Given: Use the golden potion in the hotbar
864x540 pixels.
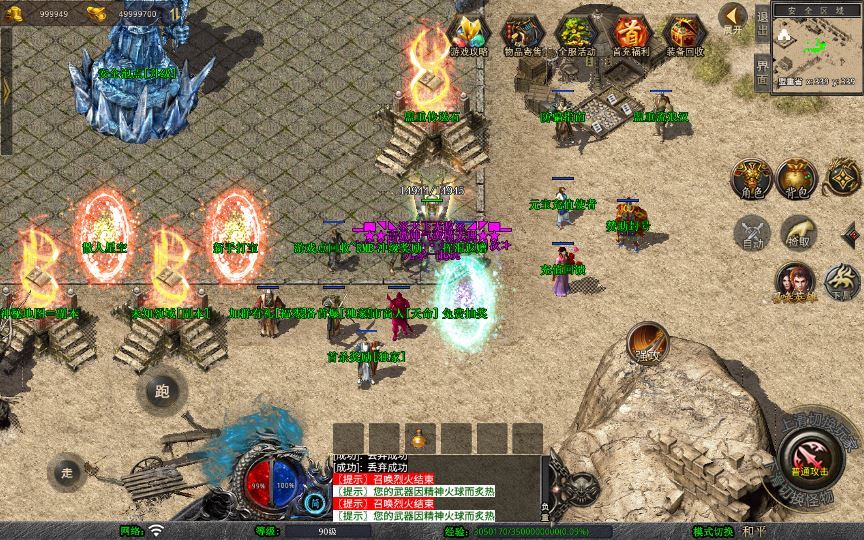Looking at the screenshot, I should coord(419,439).
